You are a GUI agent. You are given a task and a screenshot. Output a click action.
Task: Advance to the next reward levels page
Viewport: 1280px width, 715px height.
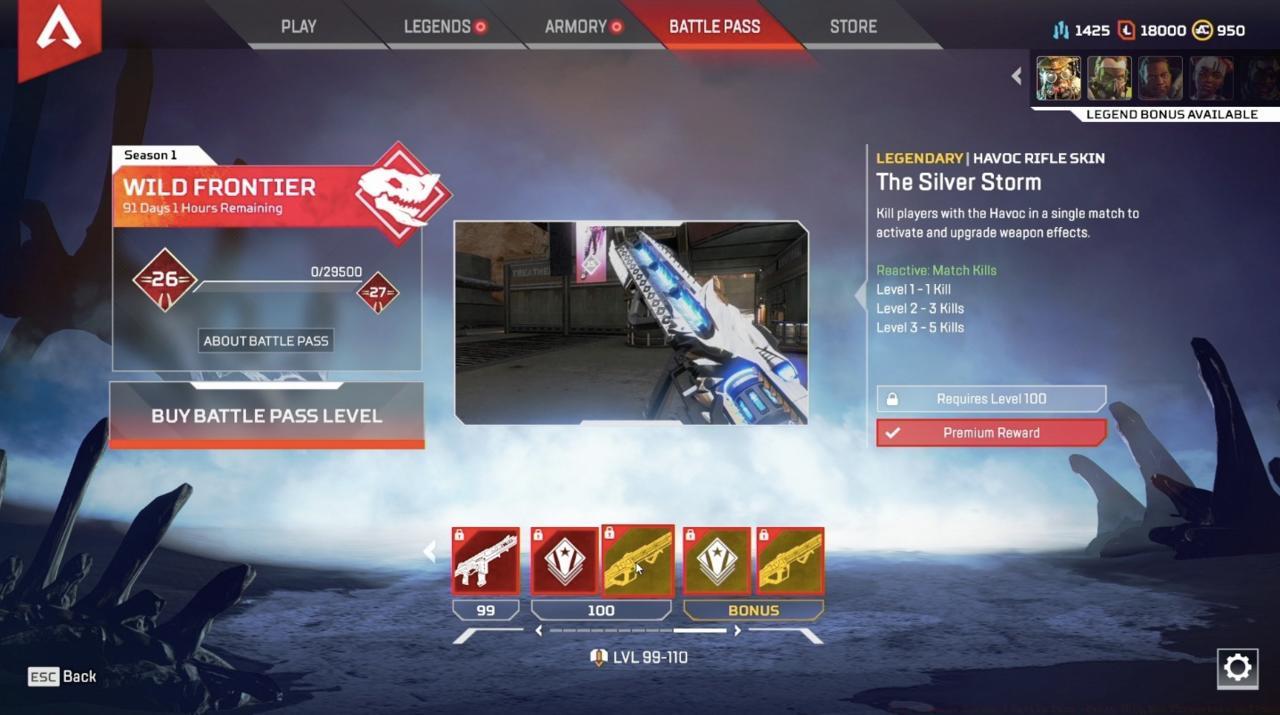click(738, 631)
